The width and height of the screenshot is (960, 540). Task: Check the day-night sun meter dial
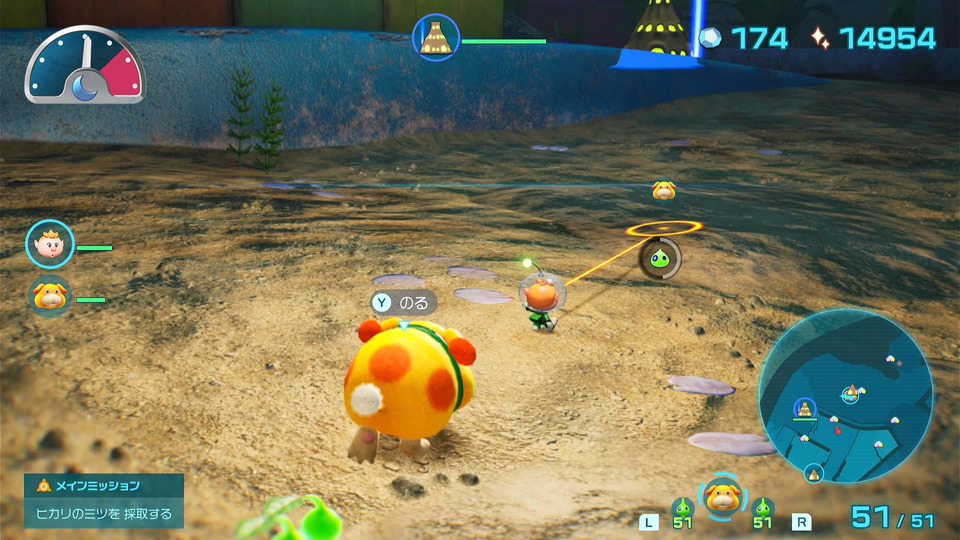point(85,66)
